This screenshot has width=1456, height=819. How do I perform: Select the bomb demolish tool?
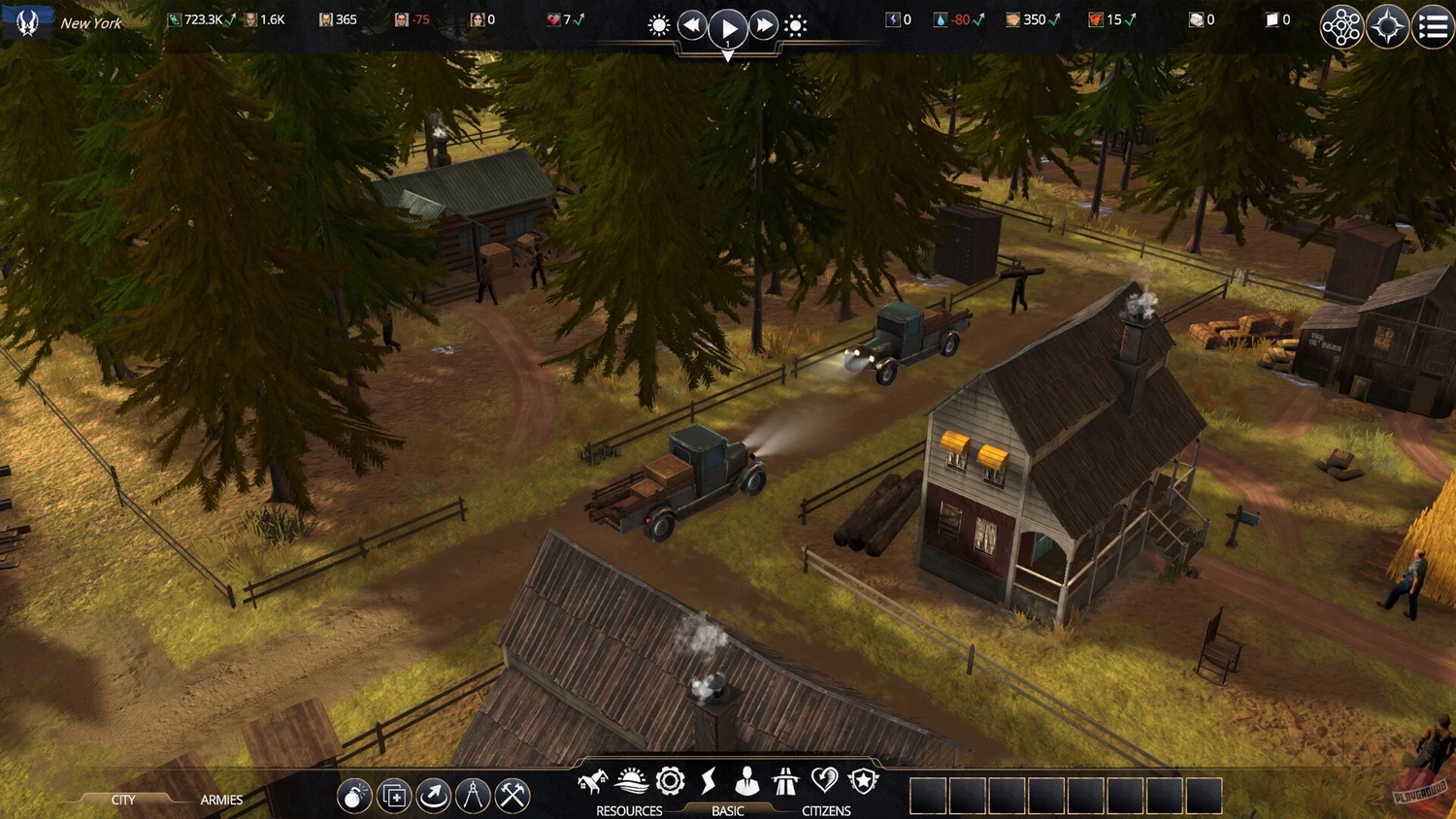(x=354, y=796)
